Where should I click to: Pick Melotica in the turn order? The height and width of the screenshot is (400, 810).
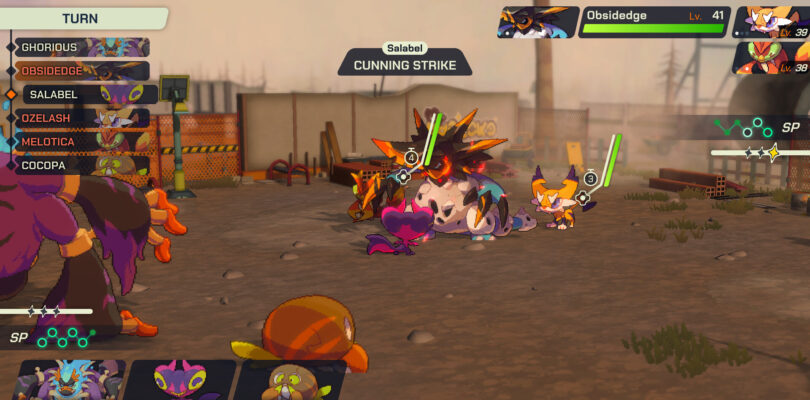[x=82, y=142]
